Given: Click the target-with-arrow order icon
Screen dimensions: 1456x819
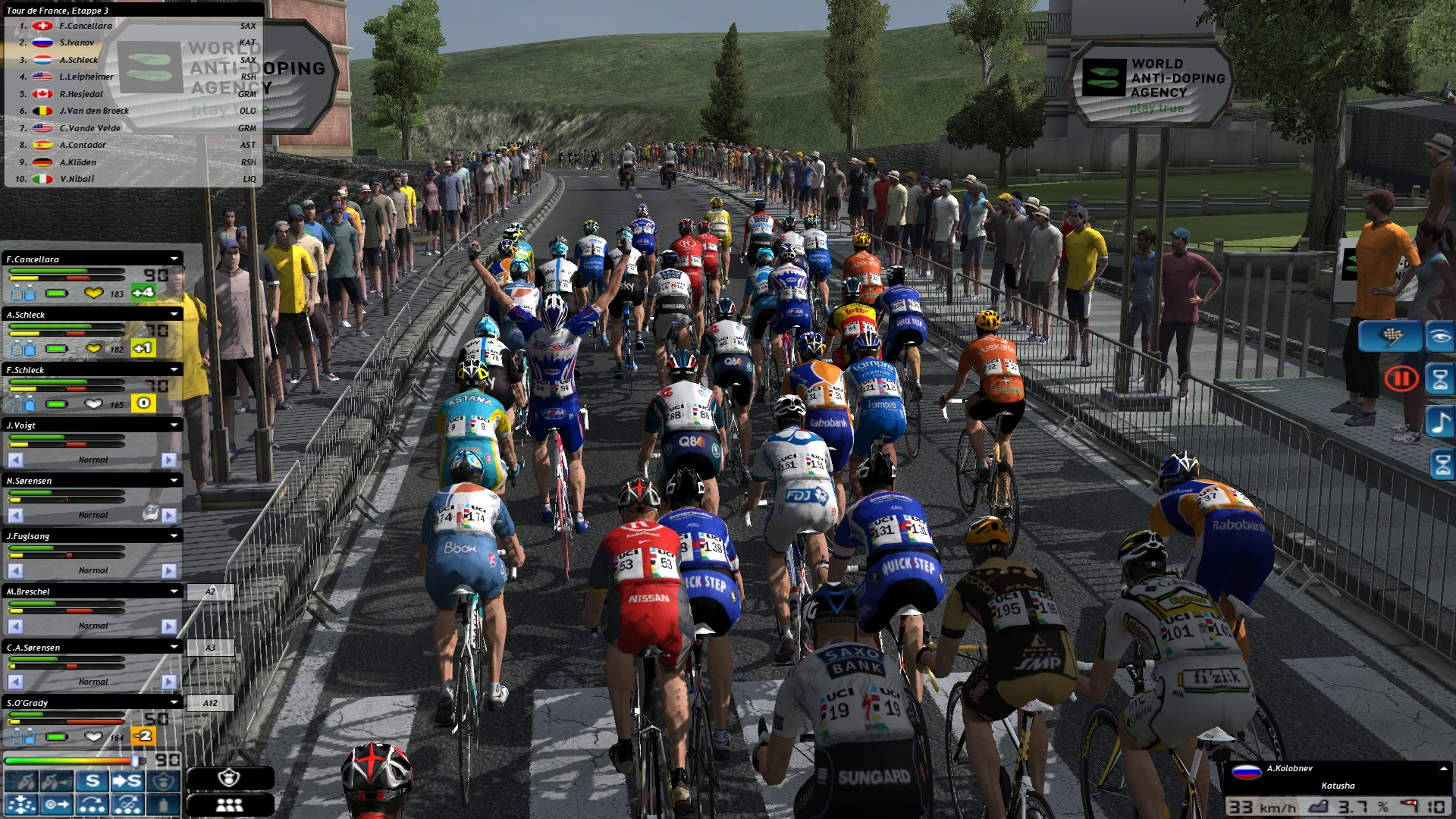Looking at the screenshot, I should [57, 805].
